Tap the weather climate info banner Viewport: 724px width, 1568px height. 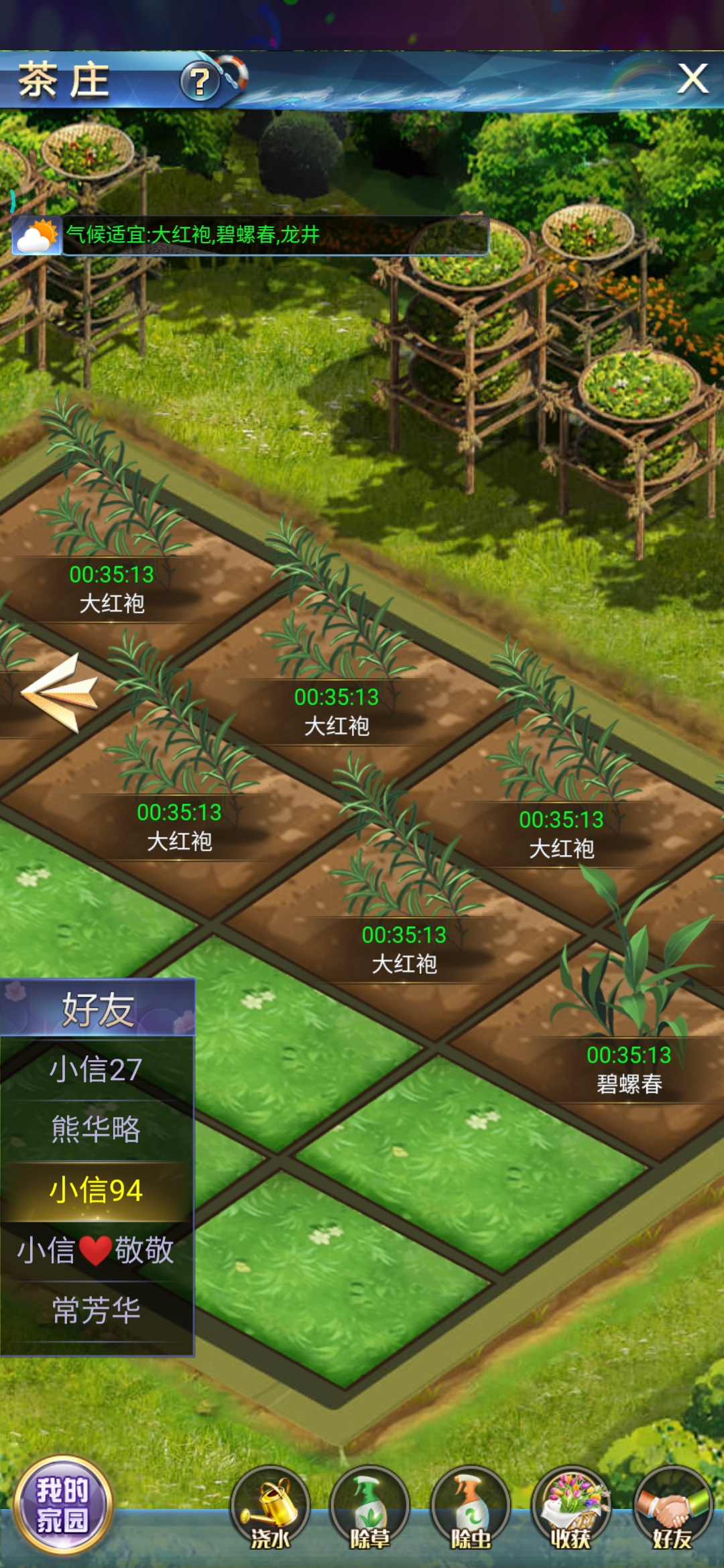tap(250, 235)
